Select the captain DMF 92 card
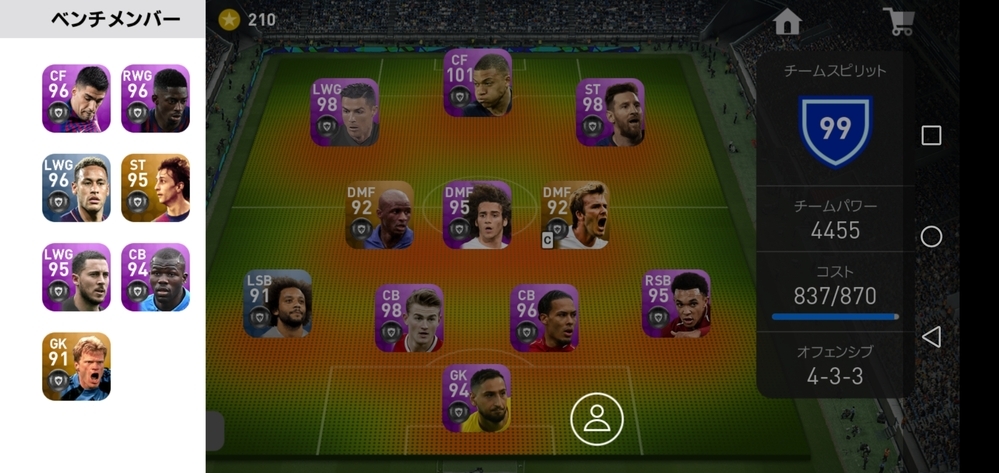 click(575, 214)
